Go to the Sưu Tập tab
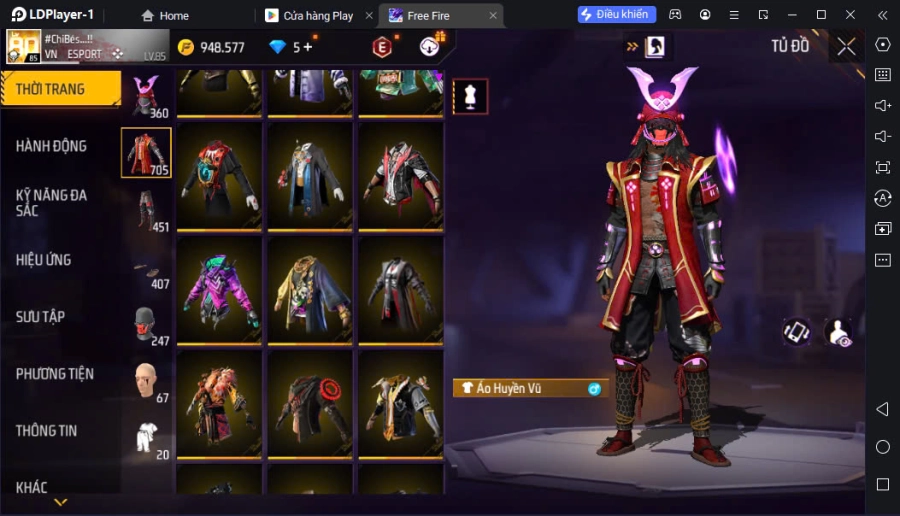Image resolution: width=900 pixels, height=516 pixels. [41, 317]
